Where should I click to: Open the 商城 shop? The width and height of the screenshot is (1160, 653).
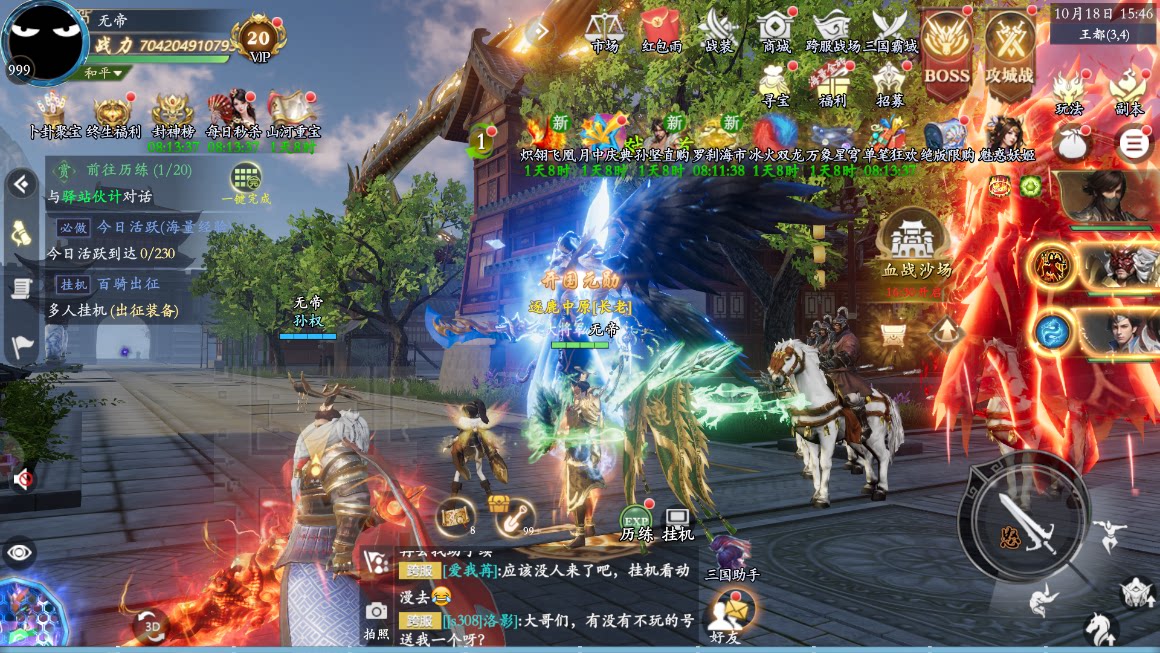776,28
